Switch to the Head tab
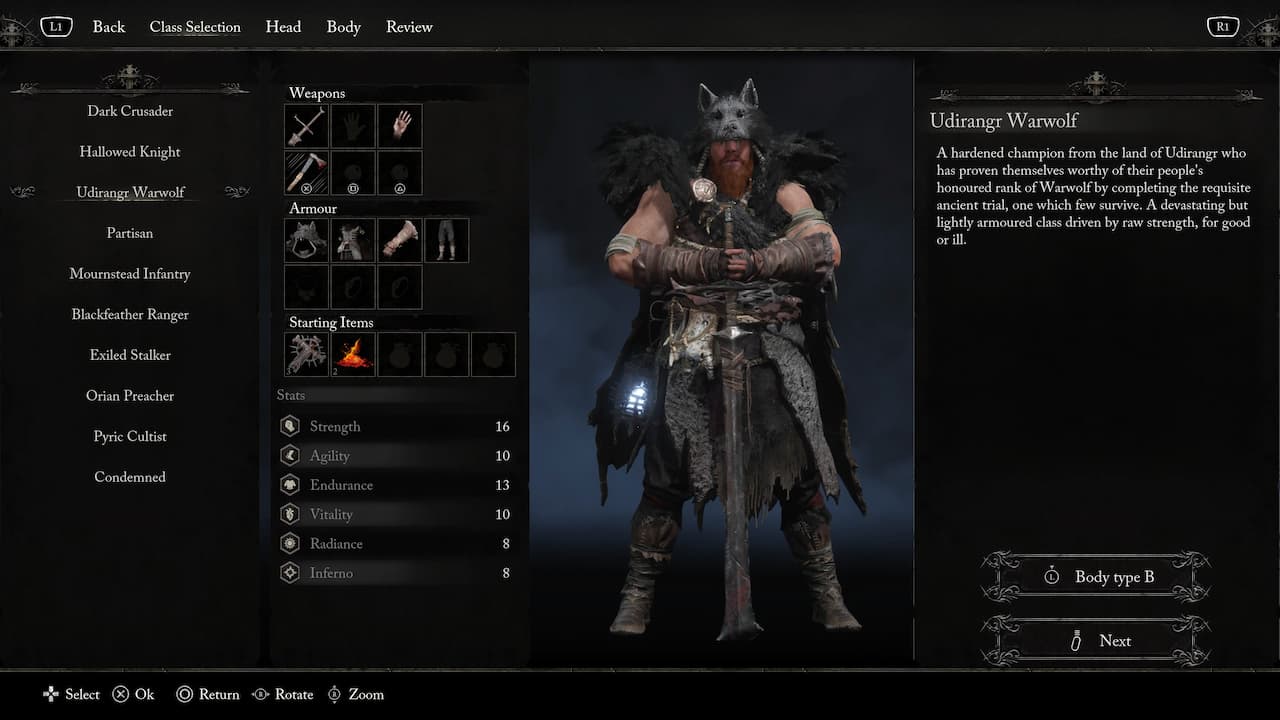The image size is (1280, 720). 283,27
